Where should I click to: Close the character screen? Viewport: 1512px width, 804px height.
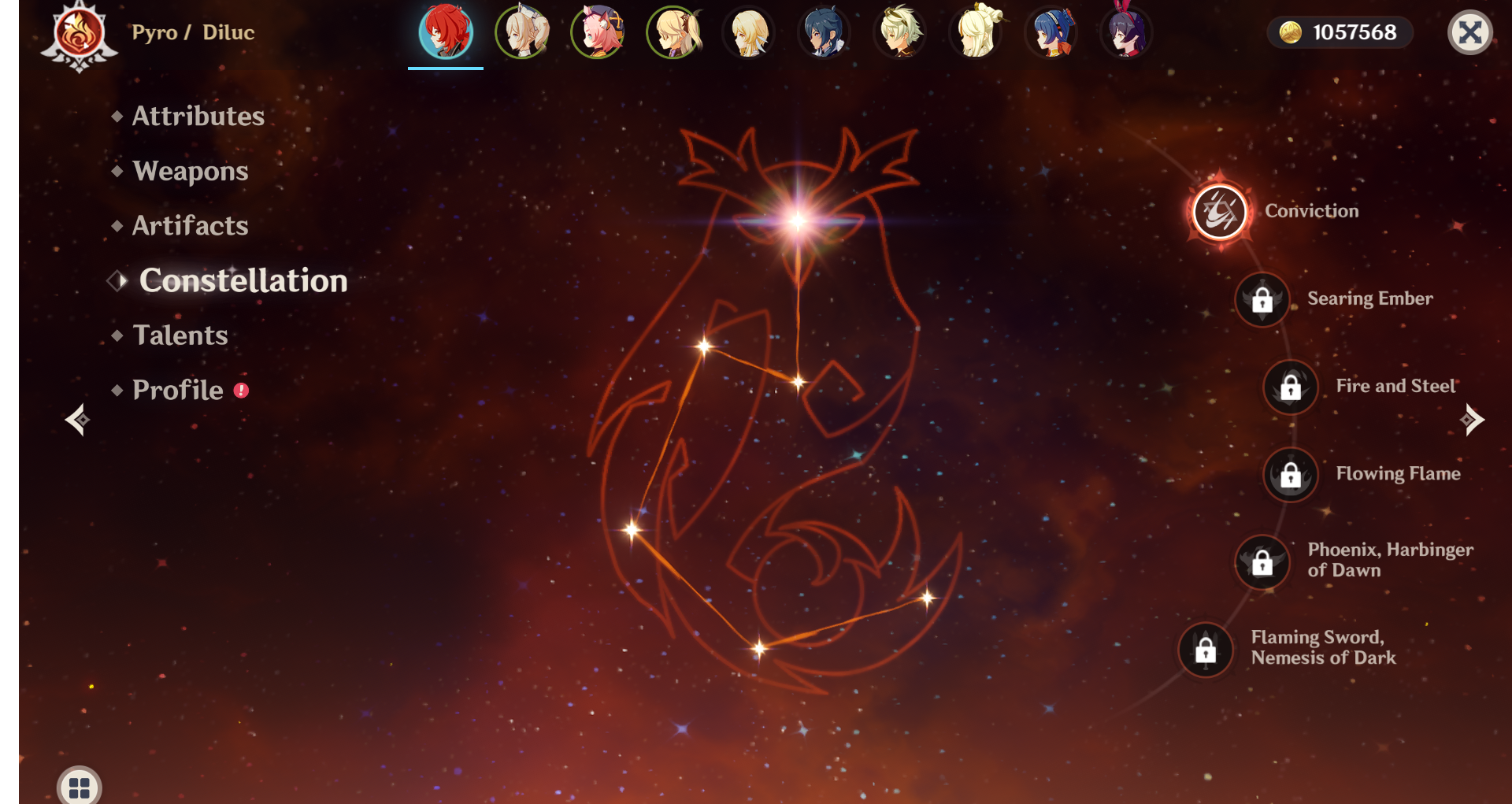(1469, 33)
